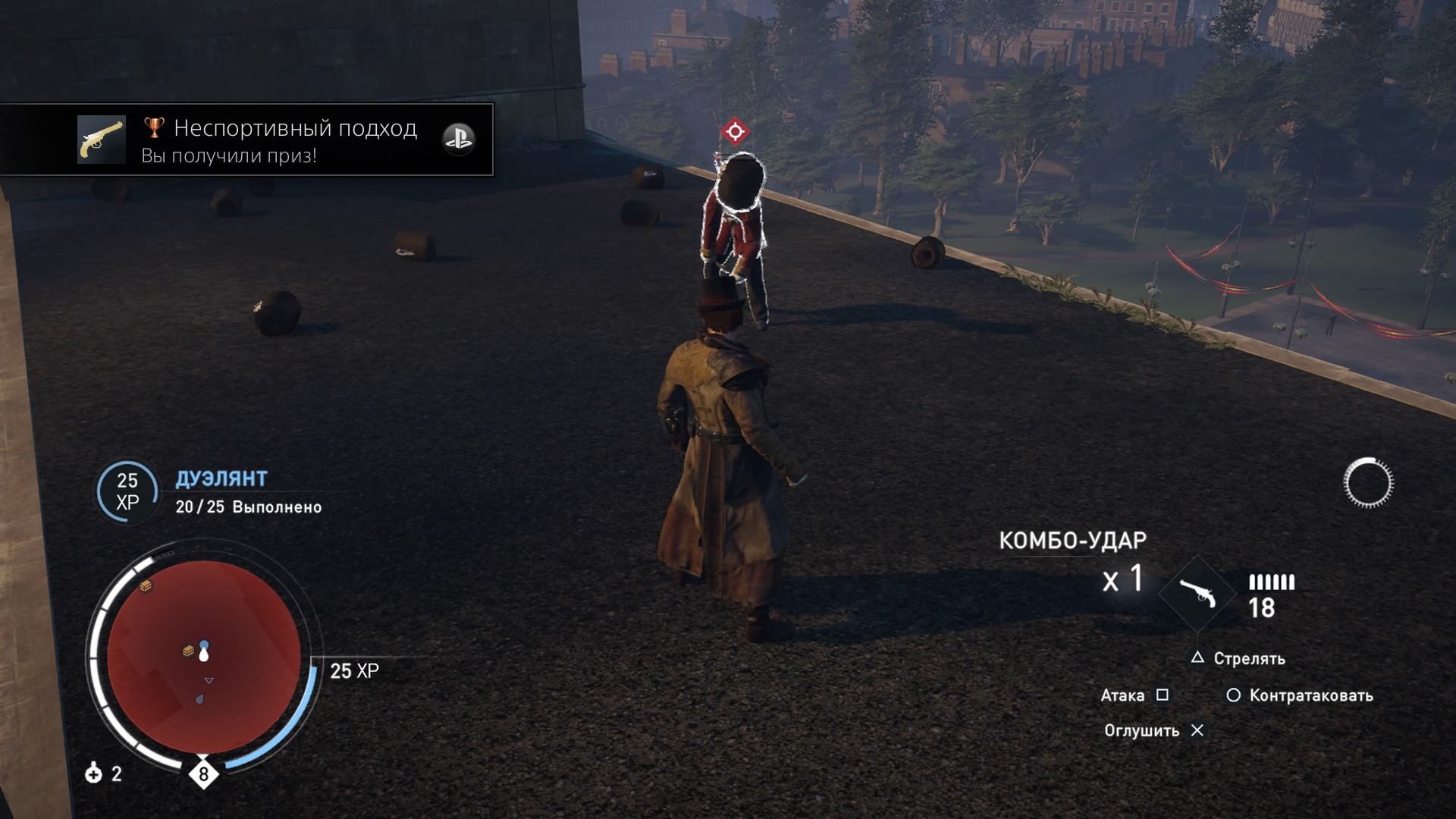Image resolution: width=1456 pixels, height=819 pixels.
Task: Open the trophy notification popup
Action: pyautogui.click(x=247, y=140)
